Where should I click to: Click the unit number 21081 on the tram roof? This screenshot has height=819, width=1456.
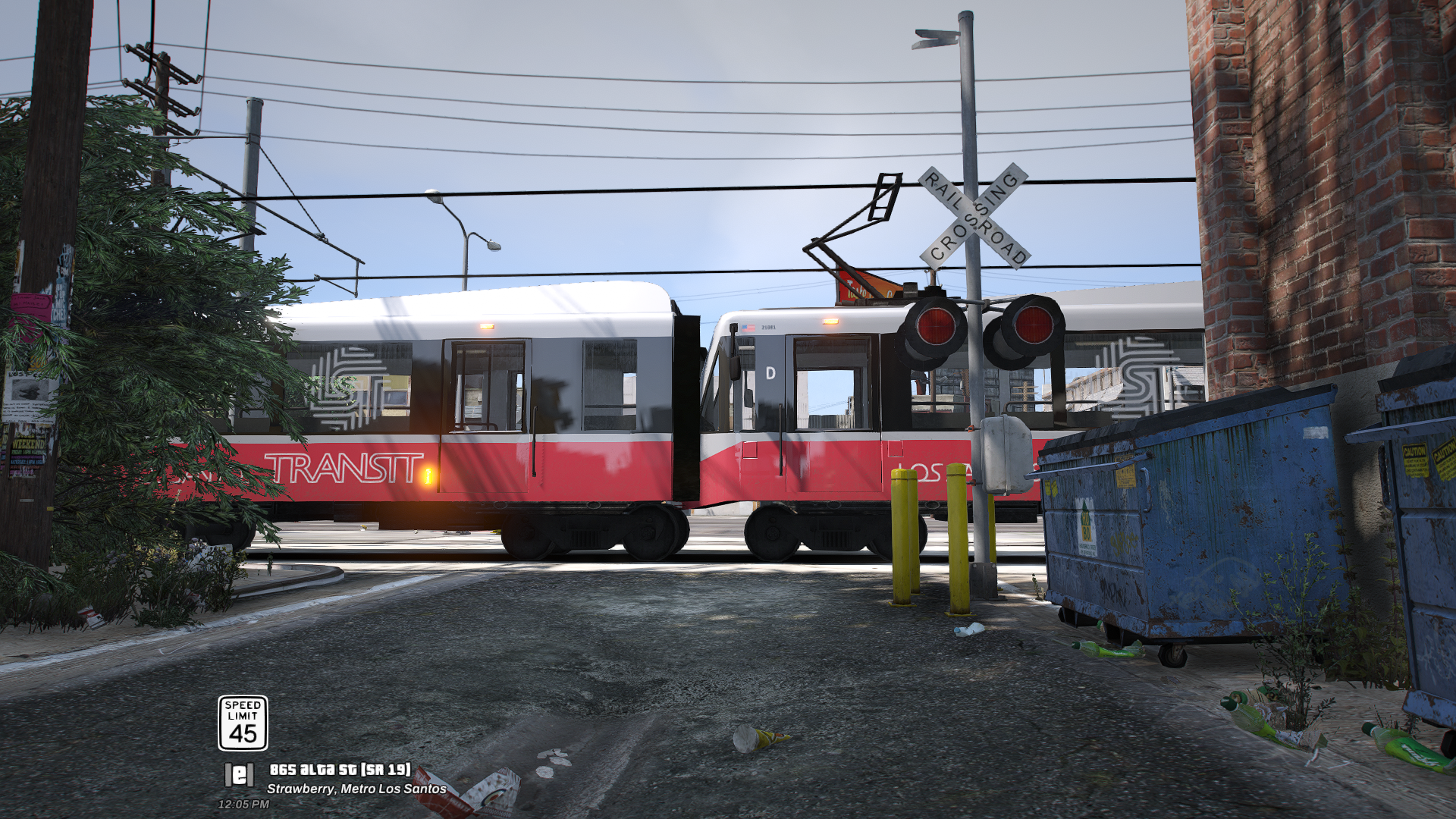(x=768, y=328)
